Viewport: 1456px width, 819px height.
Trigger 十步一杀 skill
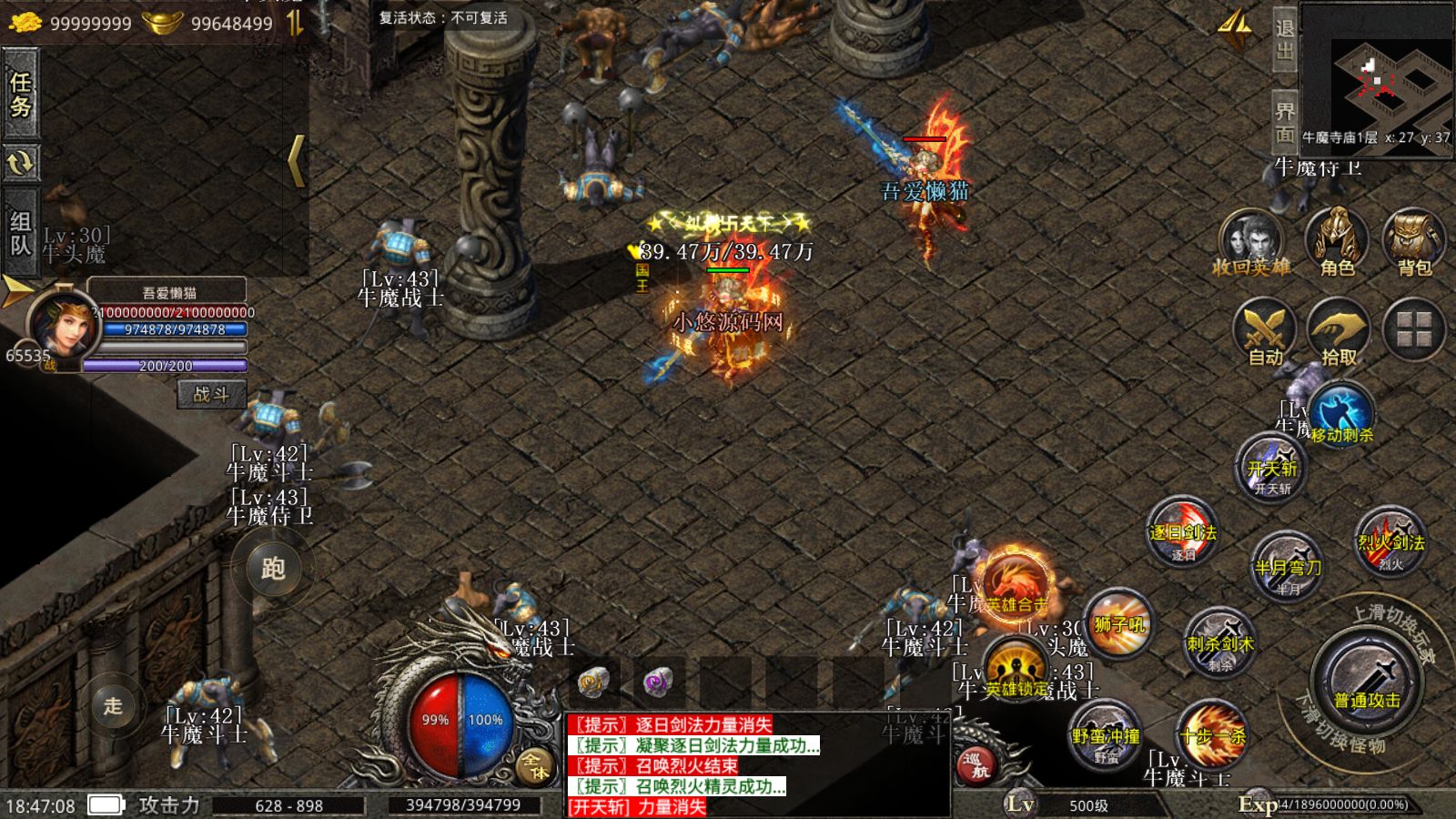click(1212, 735)
